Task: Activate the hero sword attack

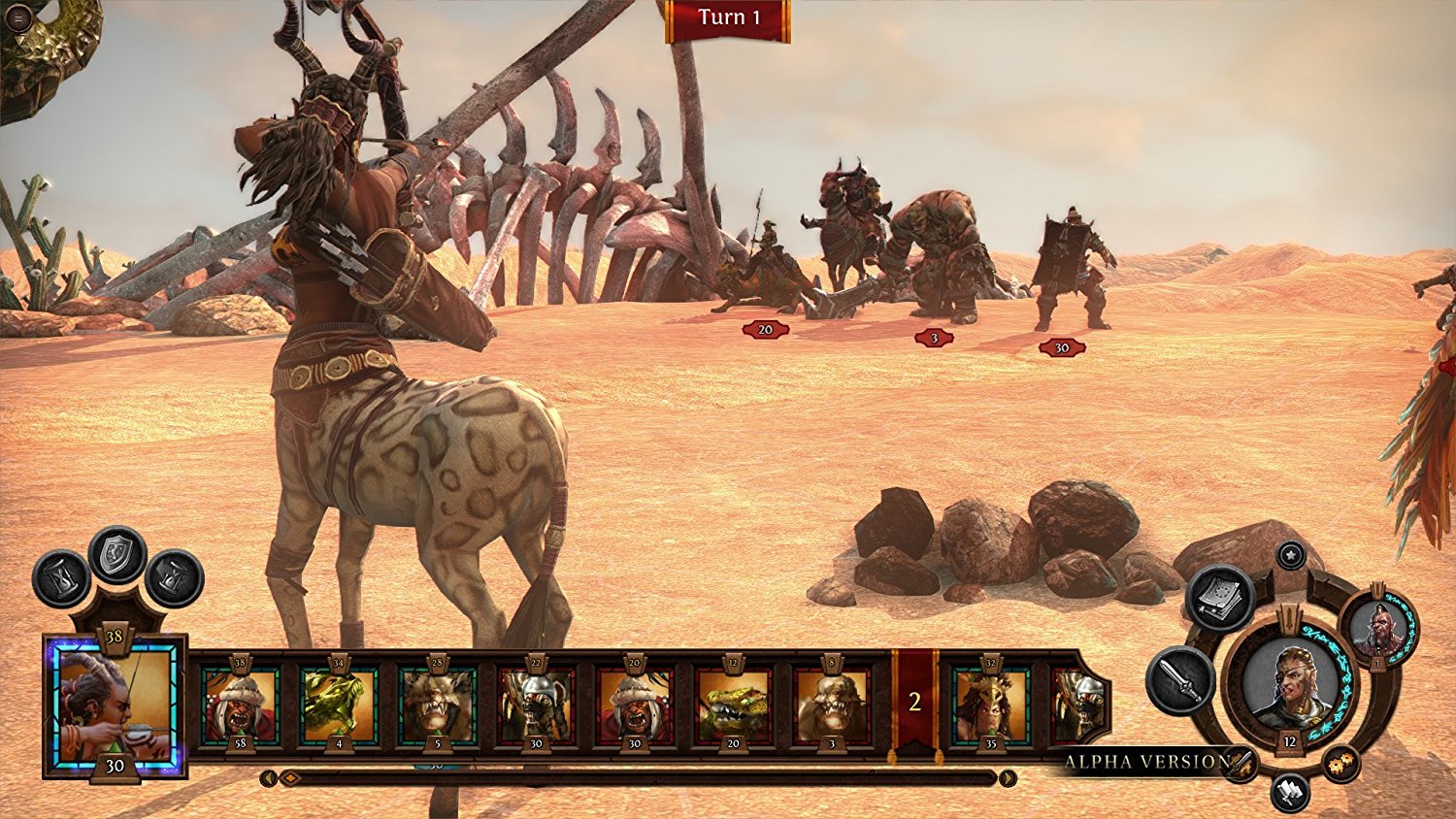Action: click(1180, 680)
